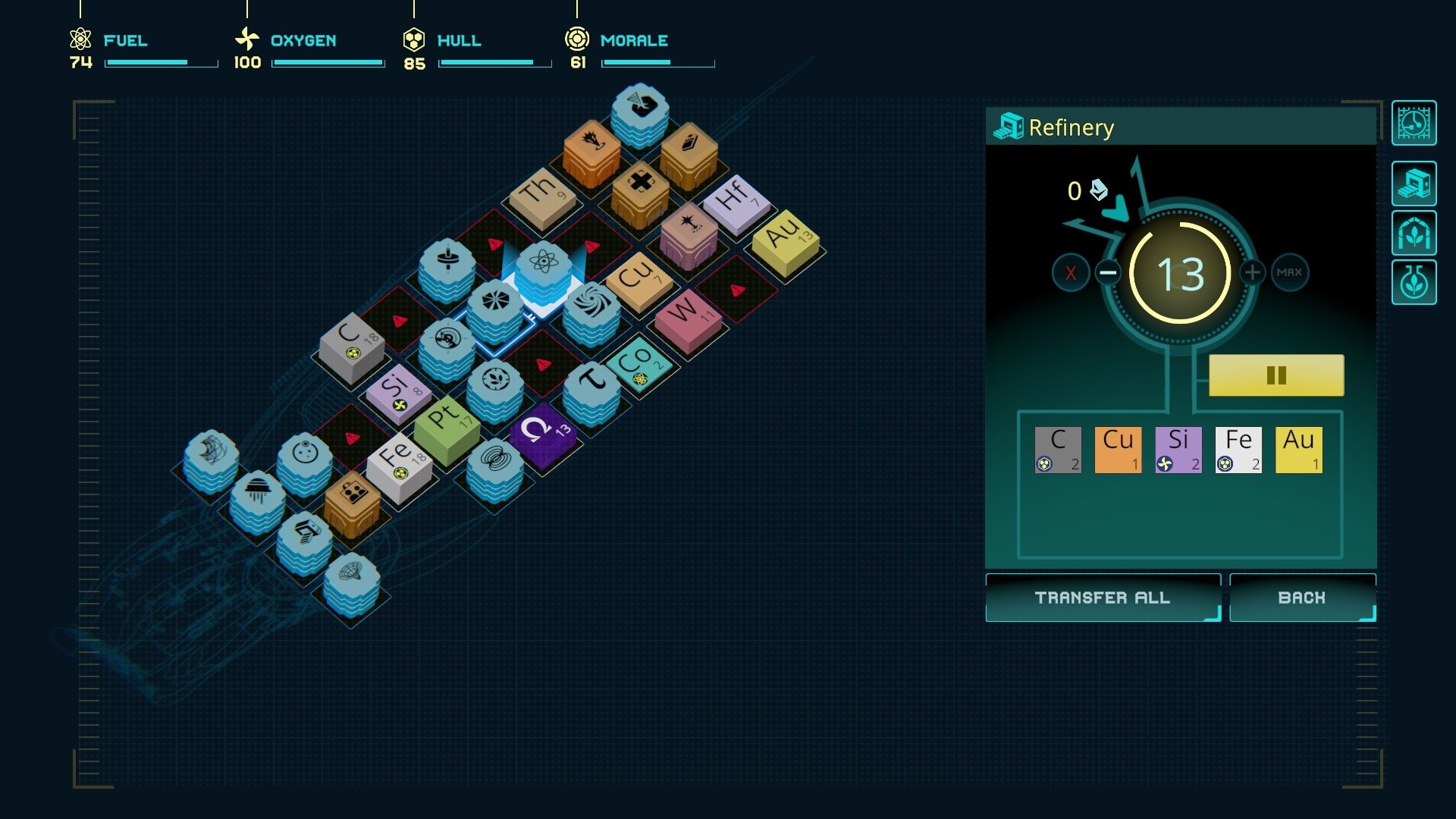The width and height of the screenshot is (1456, 819).
Task: Decrease refinery amount with the minus button
Action: point(1108,272)
